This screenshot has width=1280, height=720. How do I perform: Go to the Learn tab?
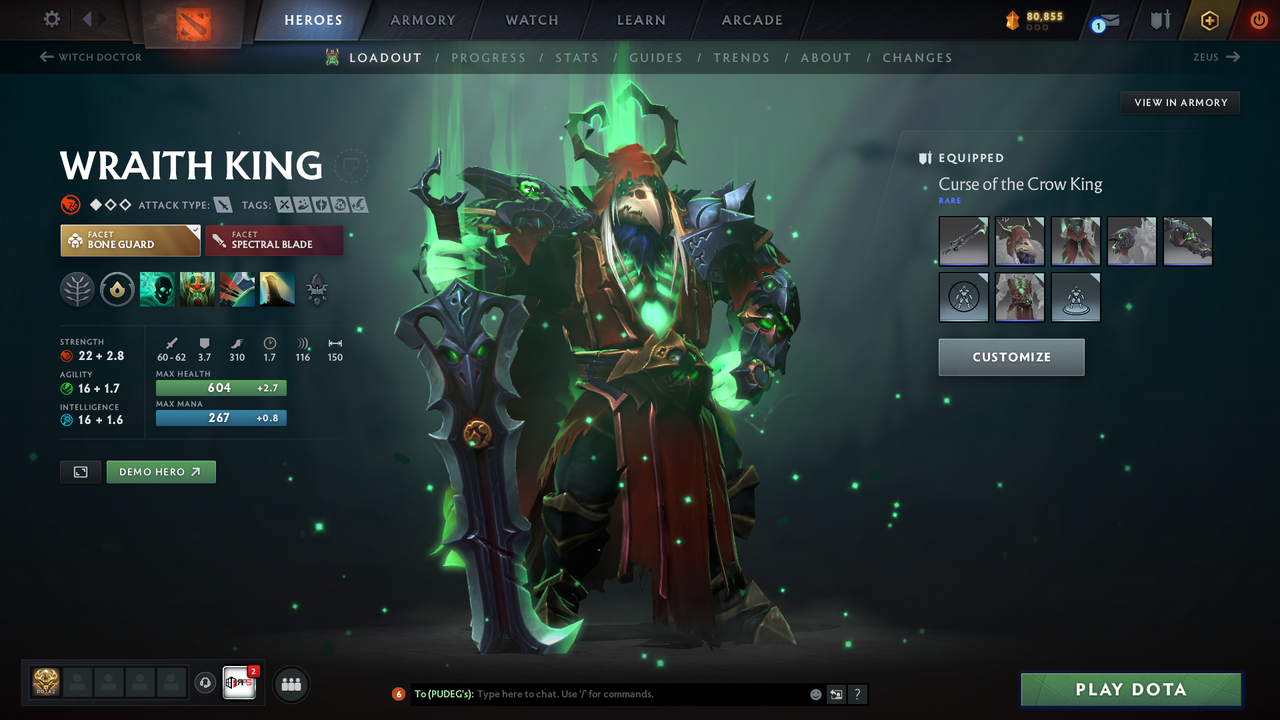pyautogui.click(x=641, y=20)
